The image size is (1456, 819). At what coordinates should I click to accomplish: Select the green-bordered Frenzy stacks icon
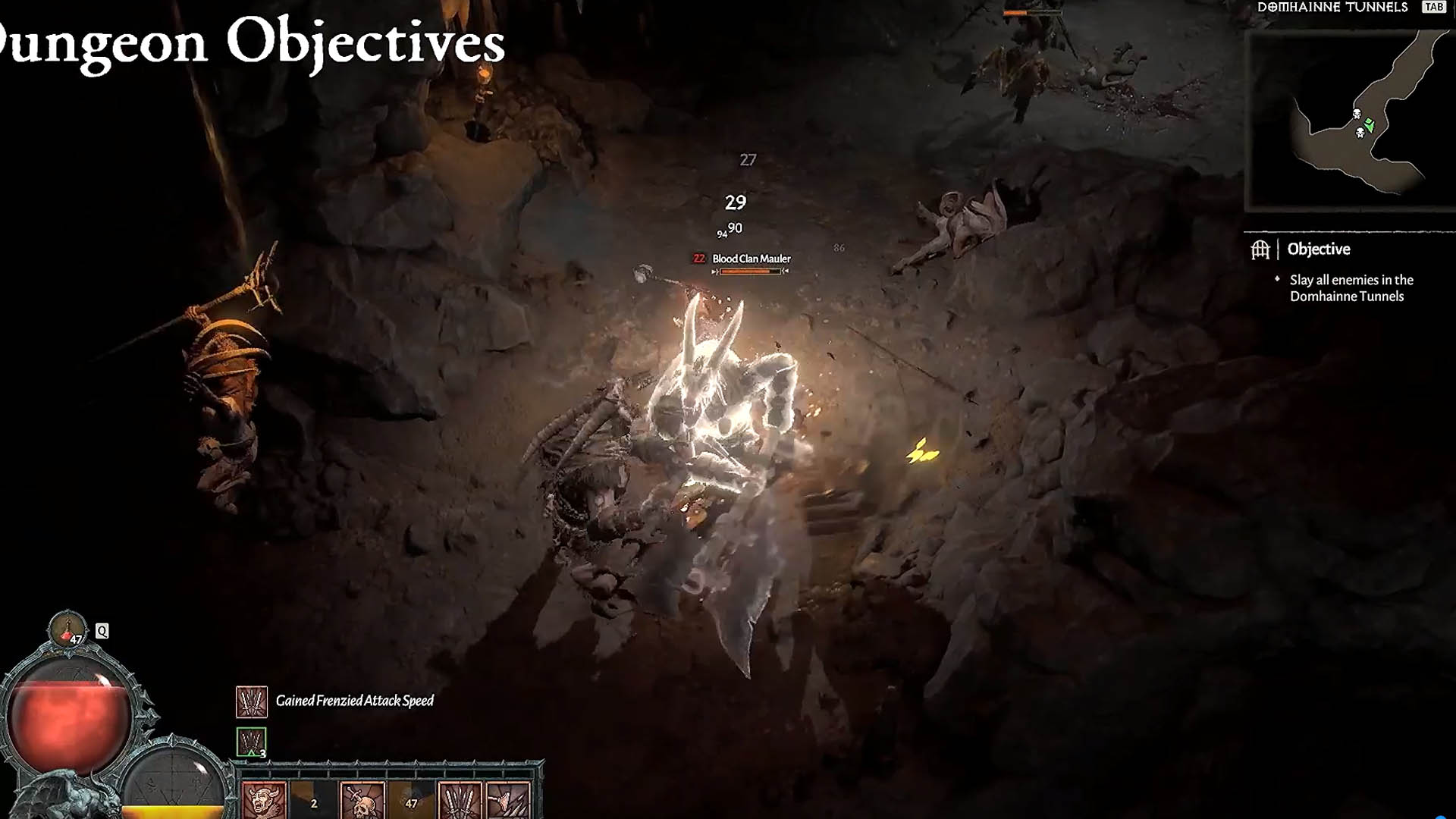coord(250,741)
